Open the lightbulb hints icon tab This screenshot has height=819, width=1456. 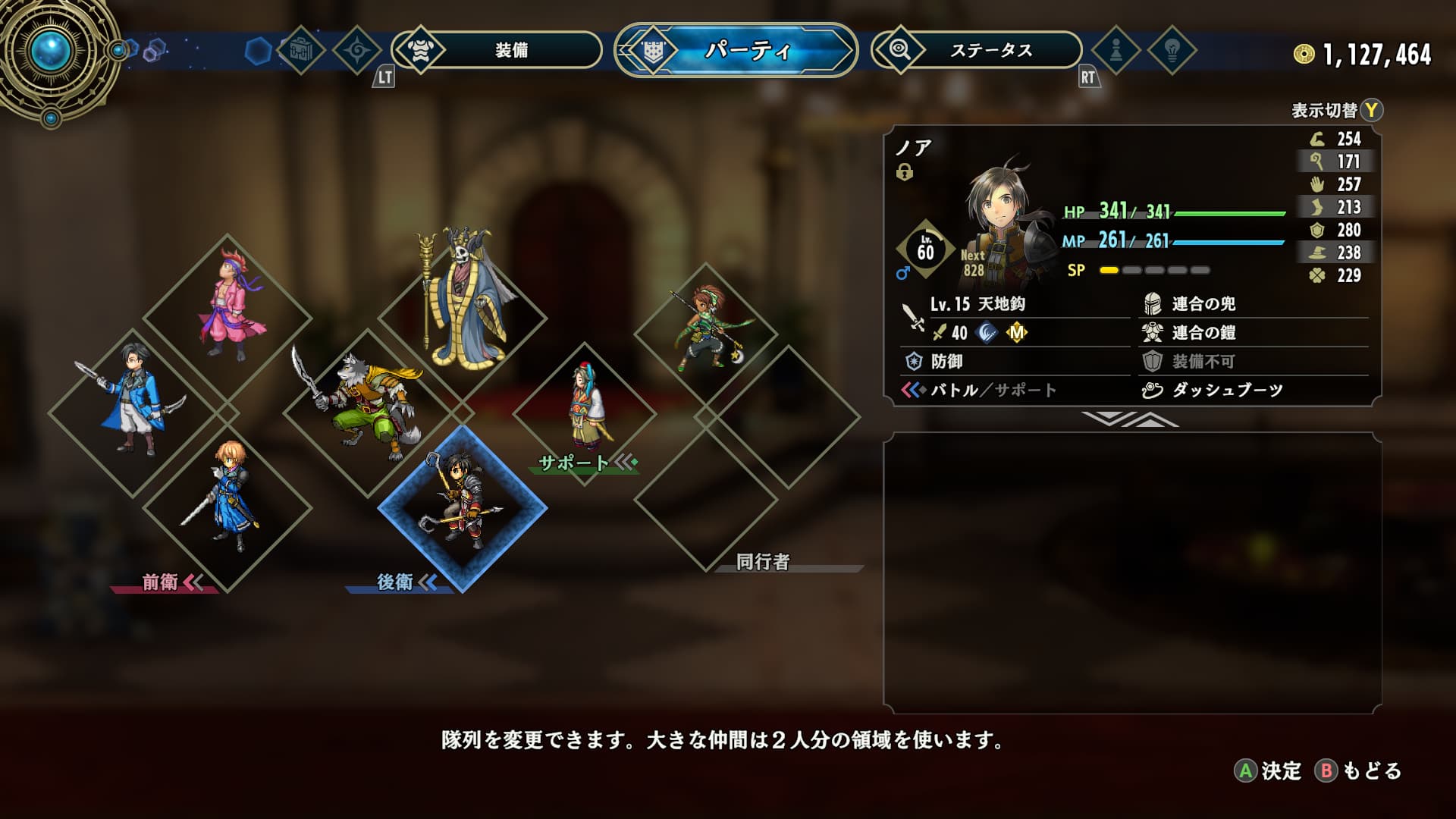point(1172,51)
